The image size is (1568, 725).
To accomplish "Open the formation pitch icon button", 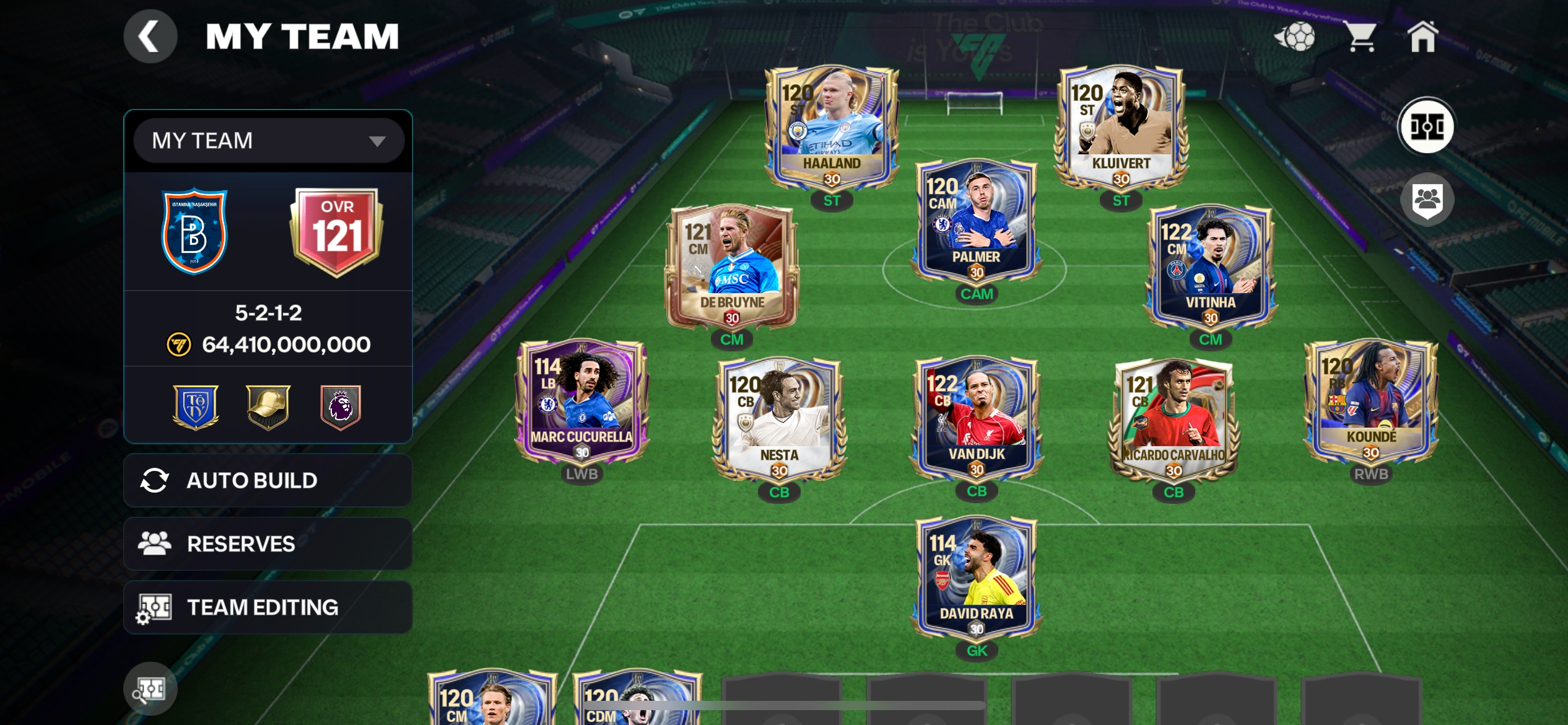I will 1427,126.
